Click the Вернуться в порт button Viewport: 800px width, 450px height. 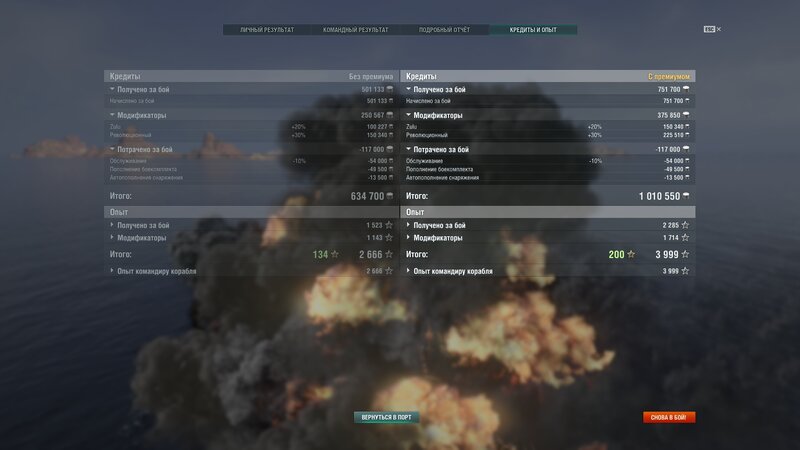pos(386,417)
